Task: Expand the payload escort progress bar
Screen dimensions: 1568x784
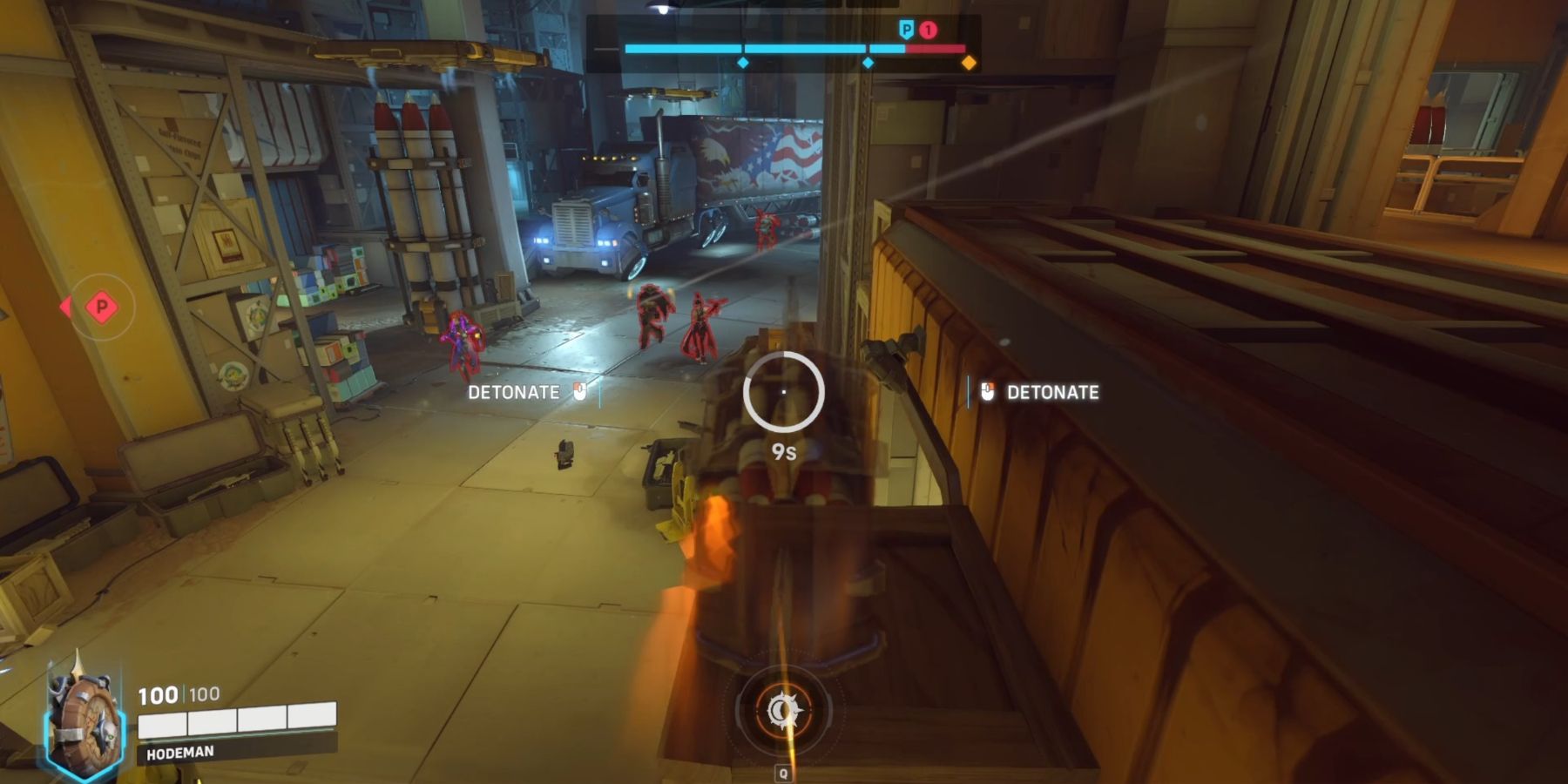Action: coord(784,50)
